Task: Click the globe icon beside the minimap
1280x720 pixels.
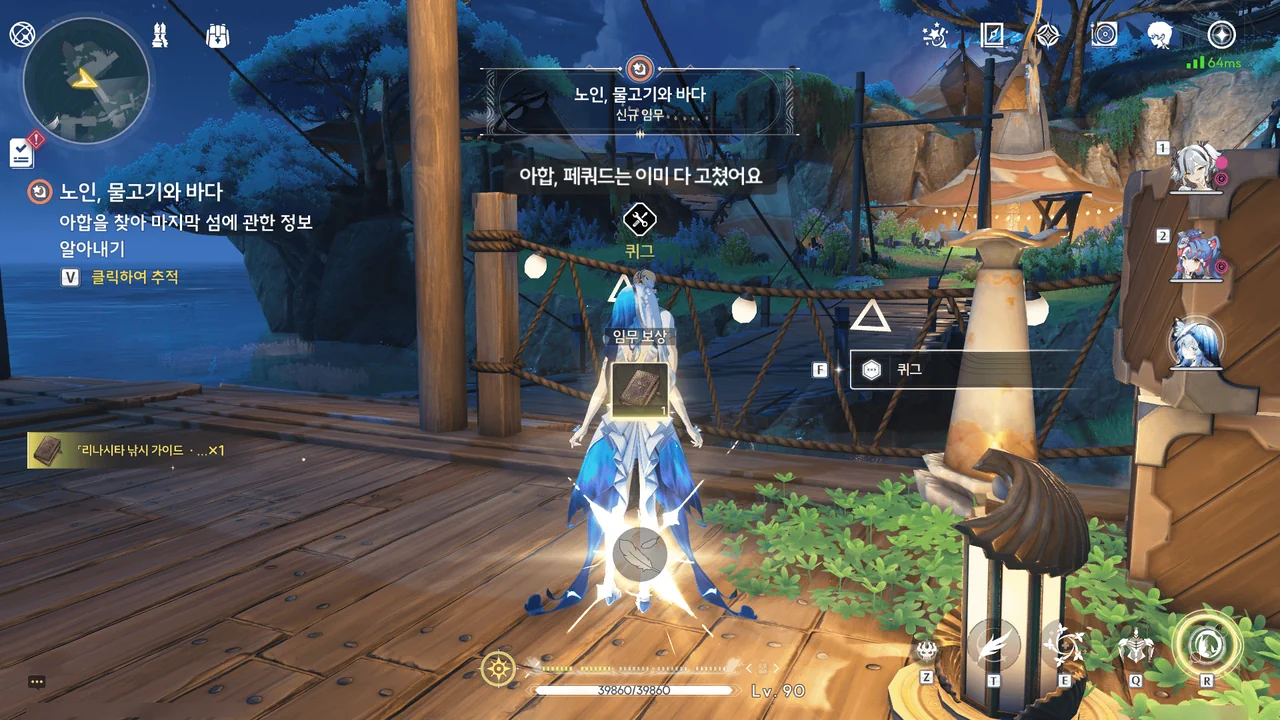Action: pyautogui.click(x=21, y=34)
